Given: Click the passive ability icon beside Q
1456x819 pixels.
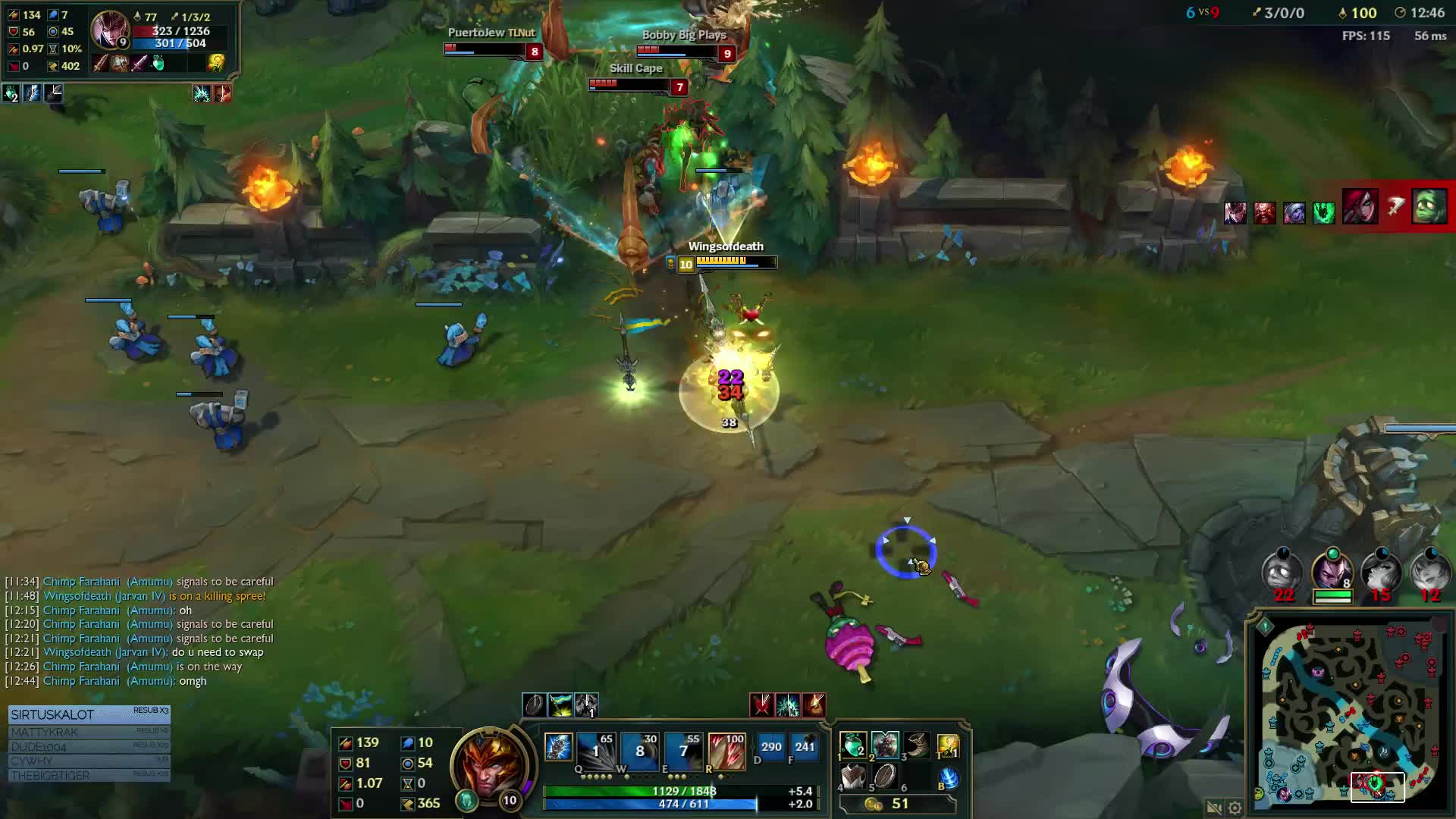Looking at the screenshot, I should [x=558, y=747].
